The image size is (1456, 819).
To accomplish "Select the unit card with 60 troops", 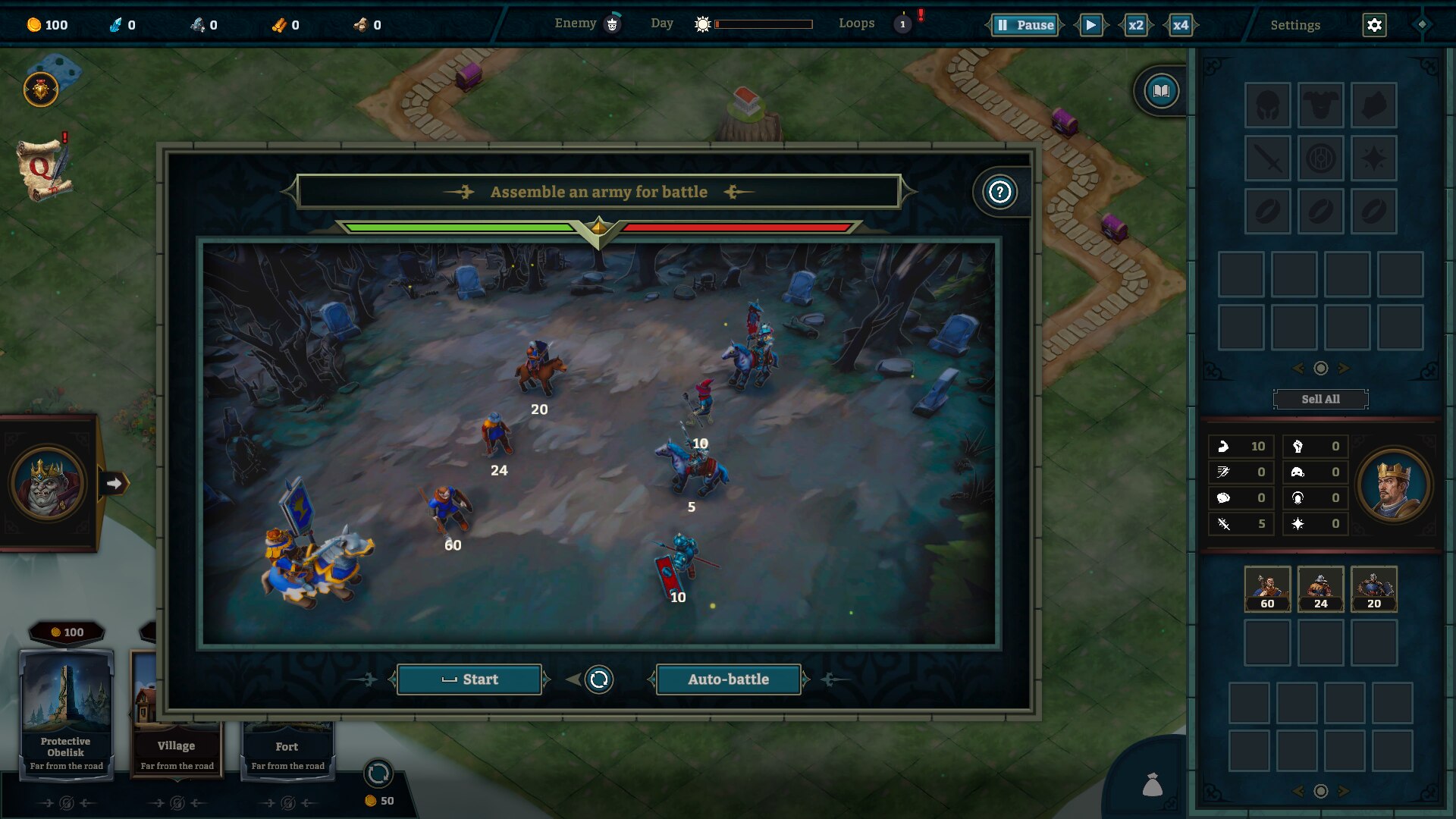I will pos(1267,588).
